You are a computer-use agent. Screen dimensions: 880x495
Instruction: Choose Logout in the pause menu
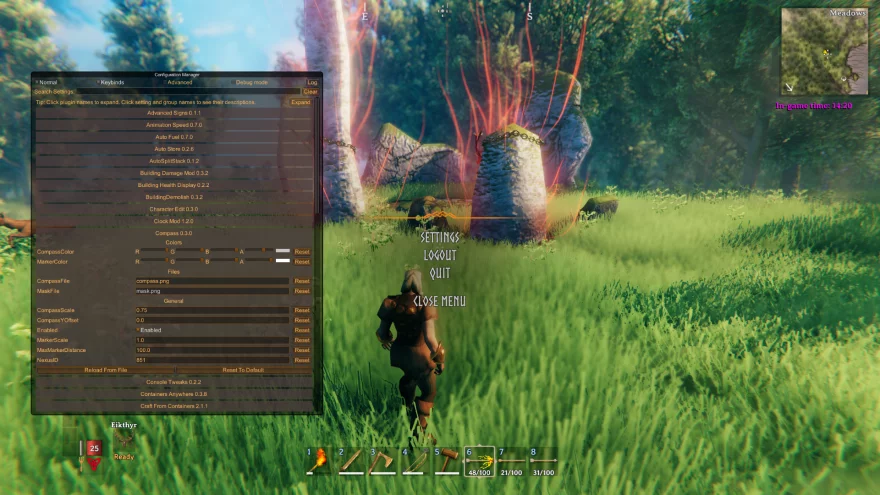coord(440,255)
